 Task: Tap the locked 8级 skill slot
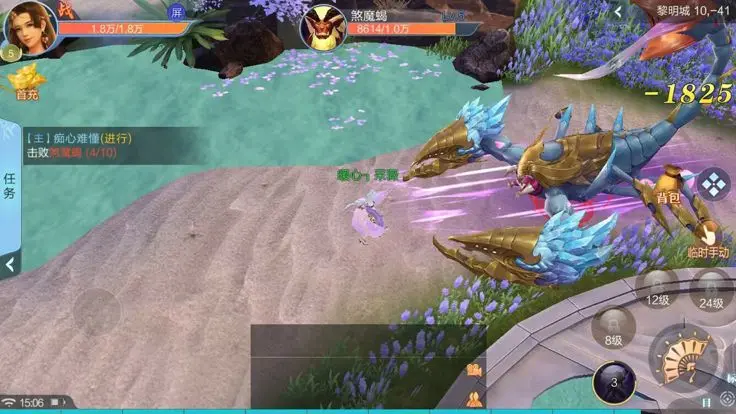point(613,328)
